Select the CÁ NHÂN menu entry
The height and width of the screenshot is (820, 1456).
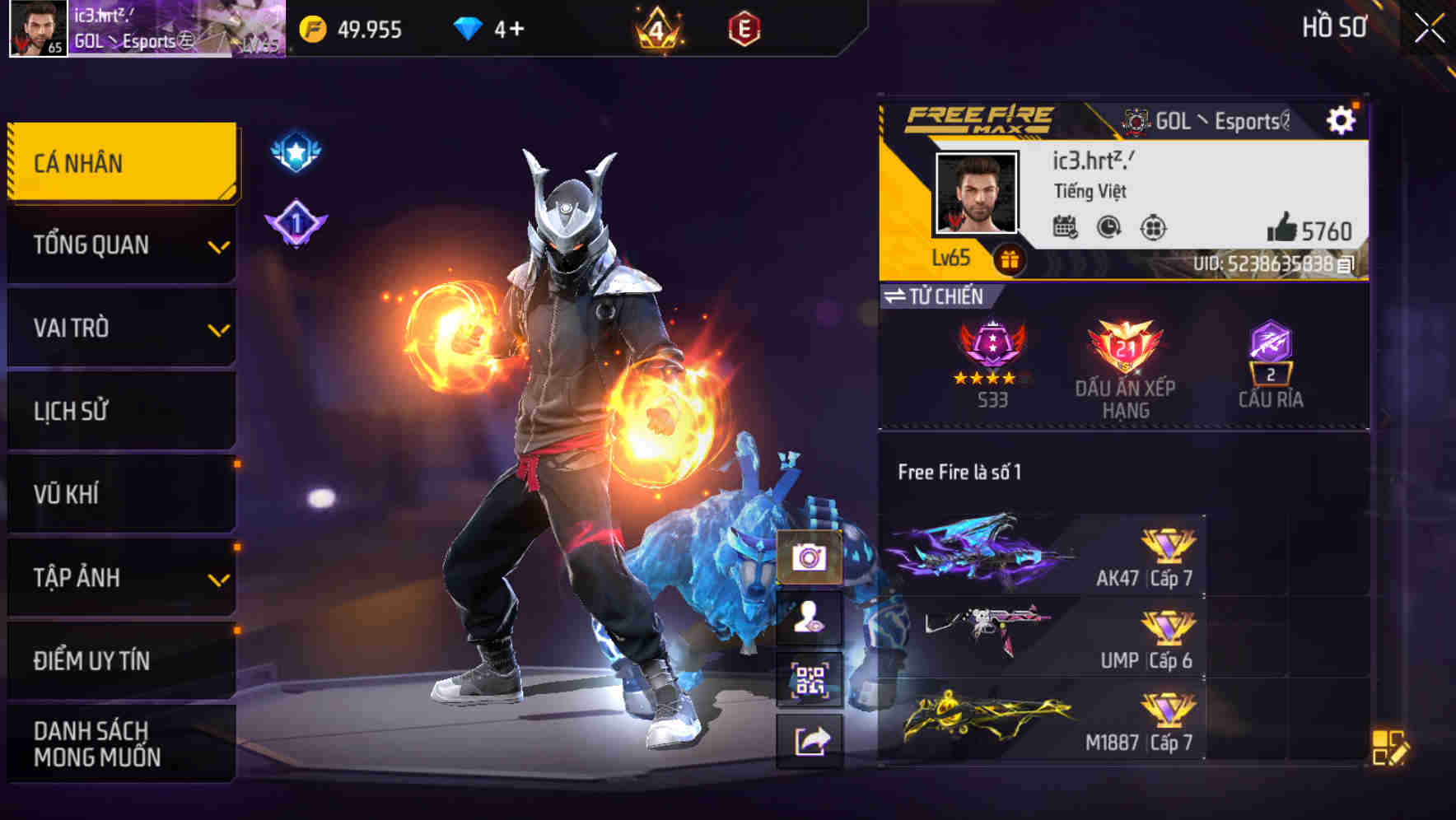[x=120, y=162]
